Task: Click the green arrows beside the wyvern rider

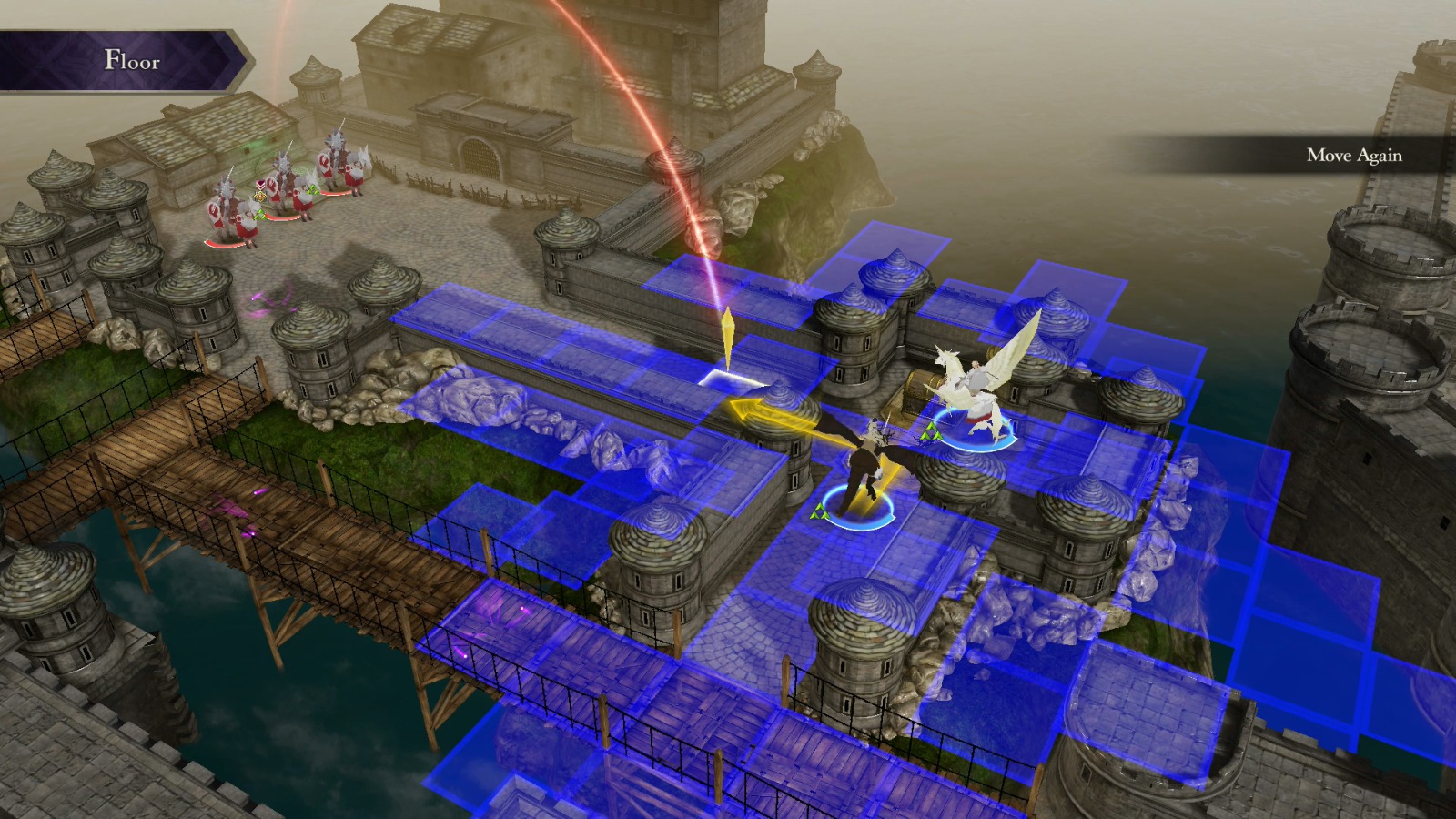Action: (x=819, y=510)
